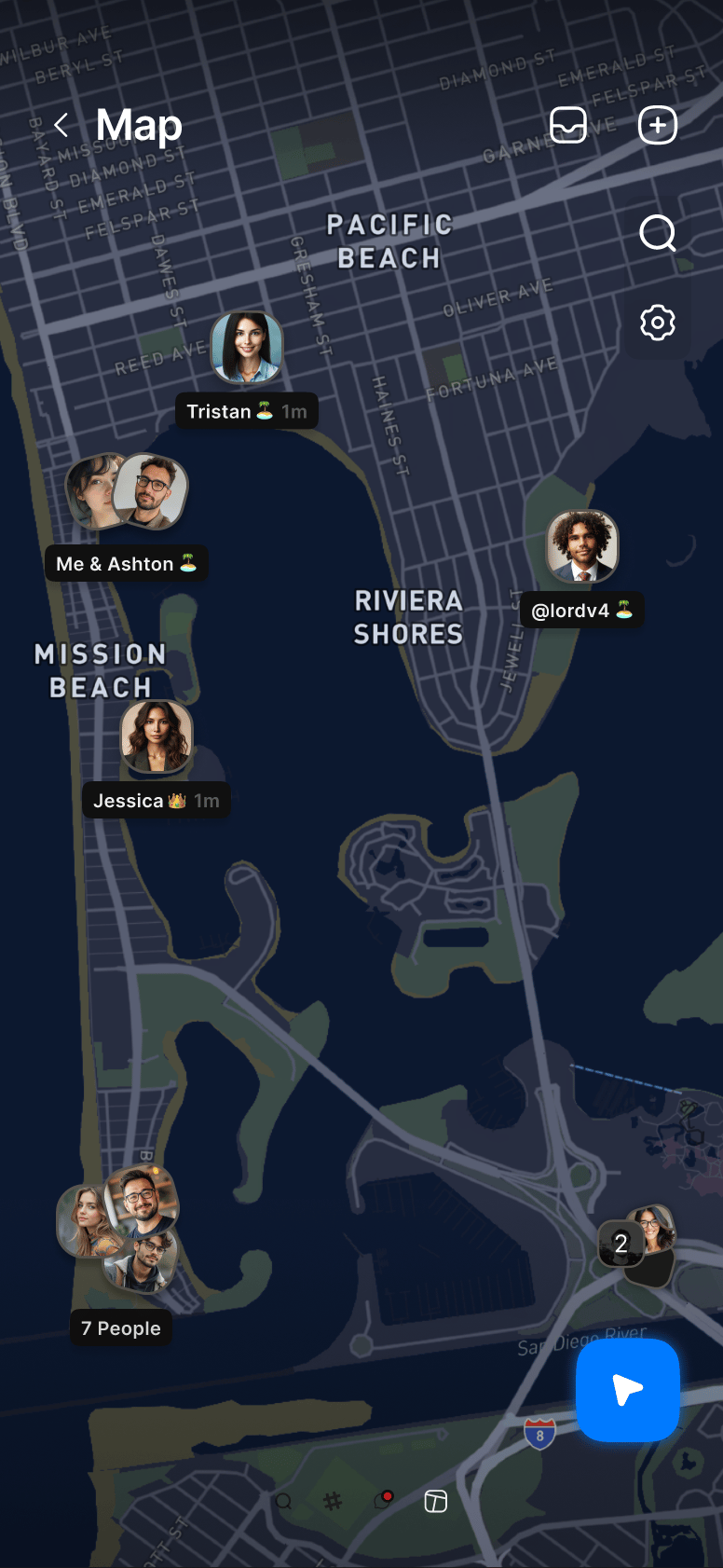Select Jessica's map marker avatar
723x1568 pixels.
pyautogui.click(x=157, y=736)
